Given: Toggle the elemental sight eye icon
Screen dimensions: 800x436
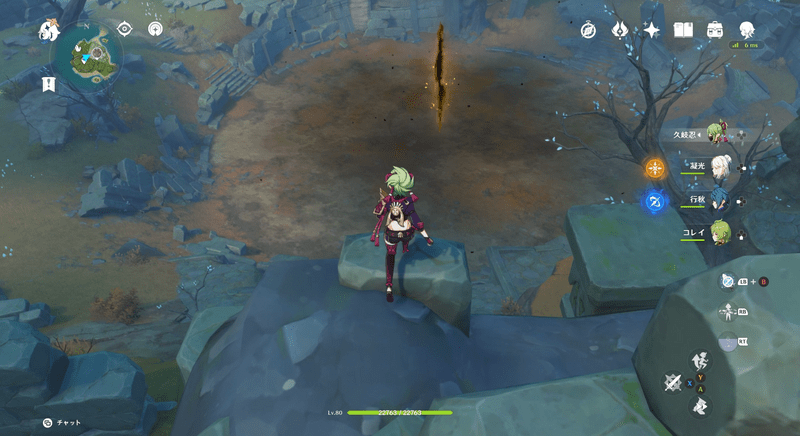Looking at the screenshot, I should [x=125, y=29].
